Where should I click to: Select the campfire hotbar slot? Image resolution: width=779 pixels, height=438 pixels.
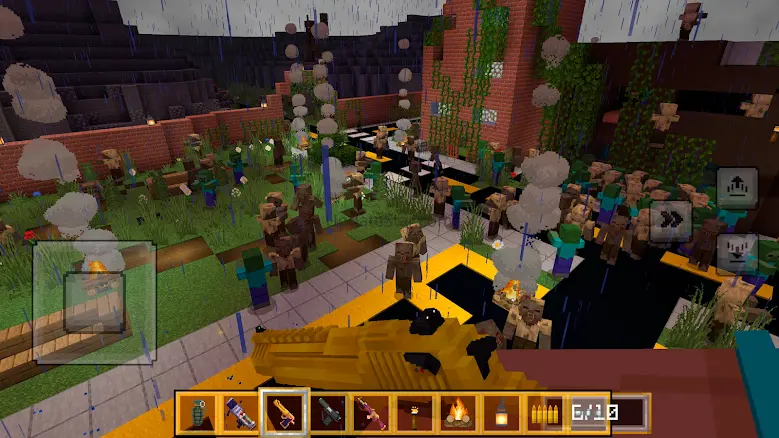tap(457, 412)
